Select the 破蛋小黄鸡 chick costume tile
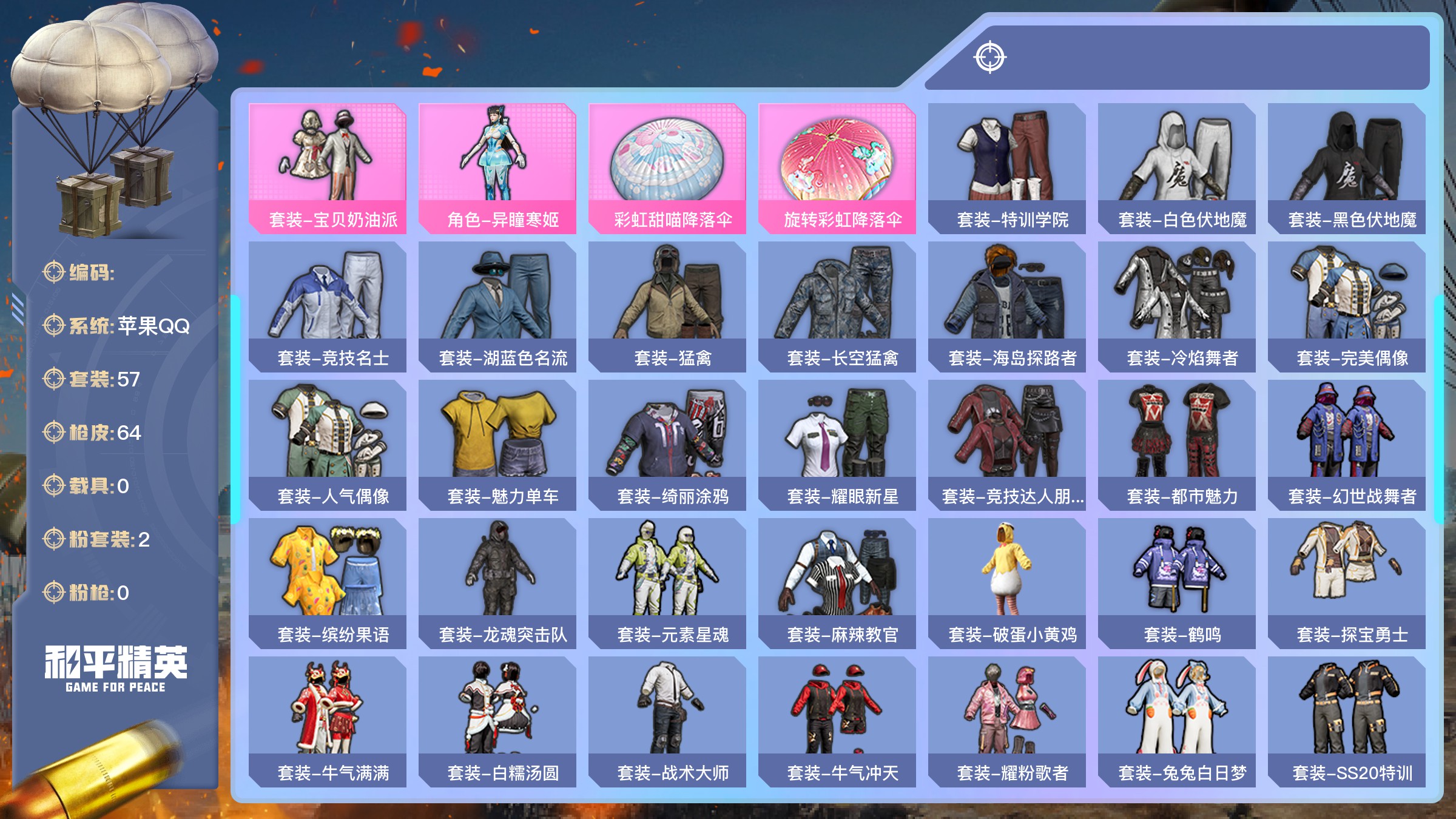This screenshot has width=1456, height=819. pos(1007,583)
